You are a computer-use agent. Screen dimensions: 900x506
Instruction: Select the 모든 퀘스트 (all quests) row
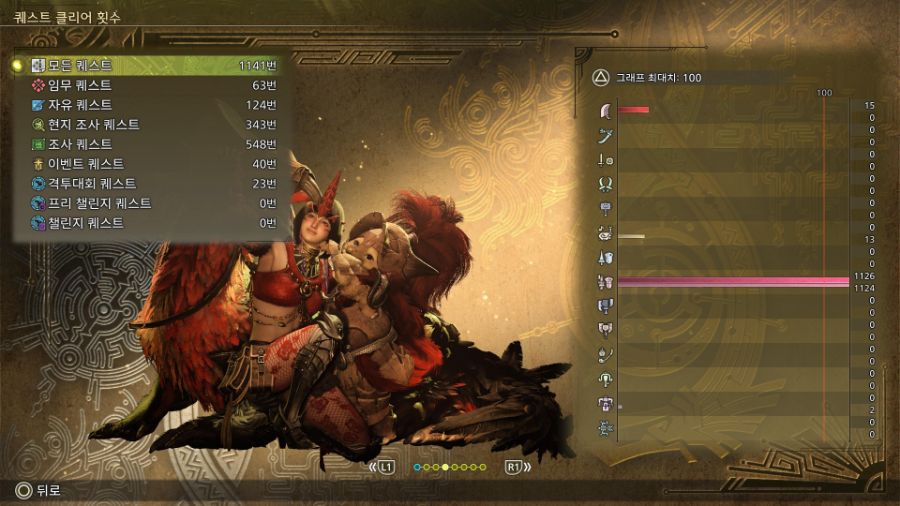pos(150,65)
